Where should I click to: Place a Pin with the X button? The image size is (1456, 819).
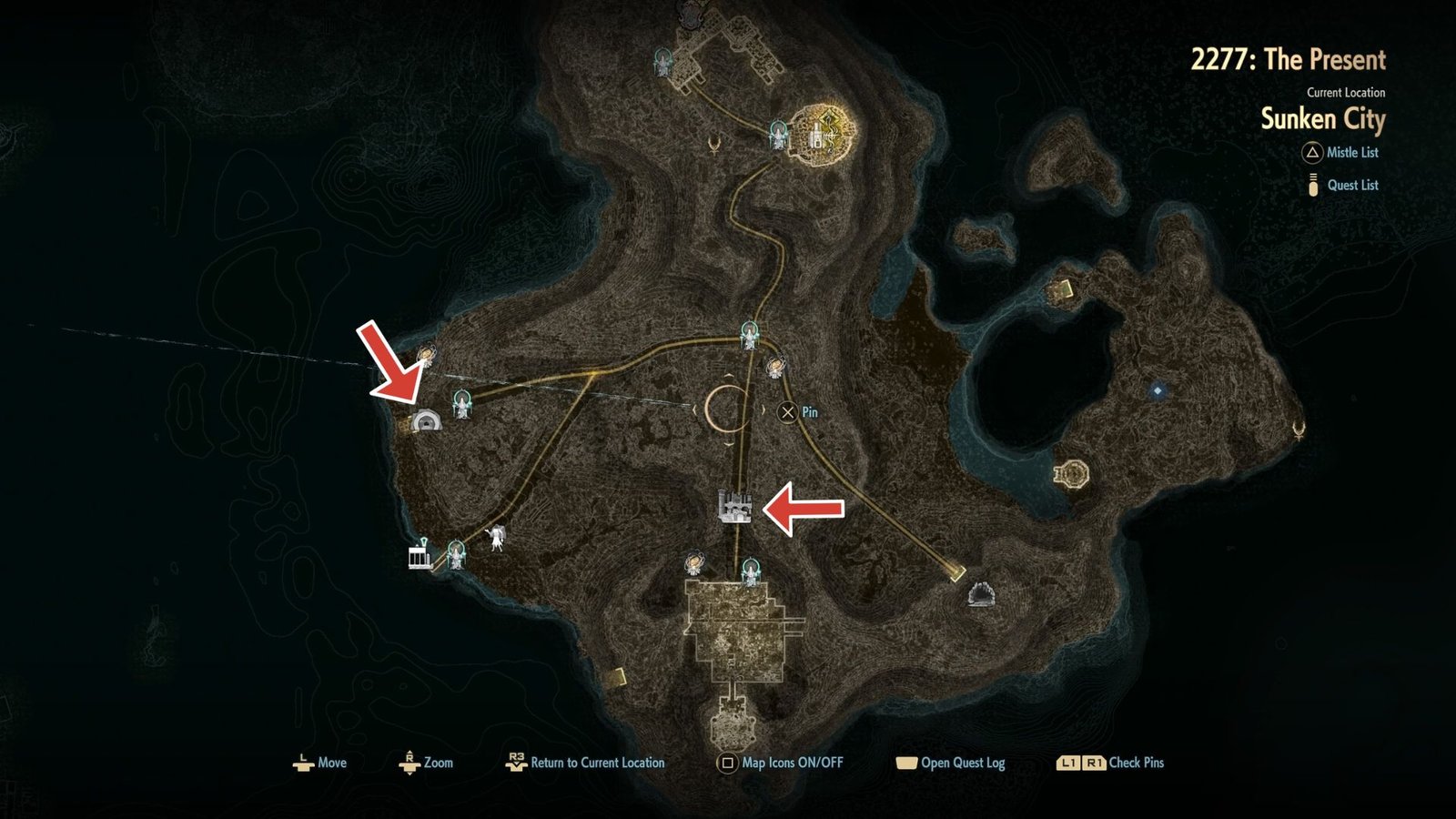click(x=788, y=412)
